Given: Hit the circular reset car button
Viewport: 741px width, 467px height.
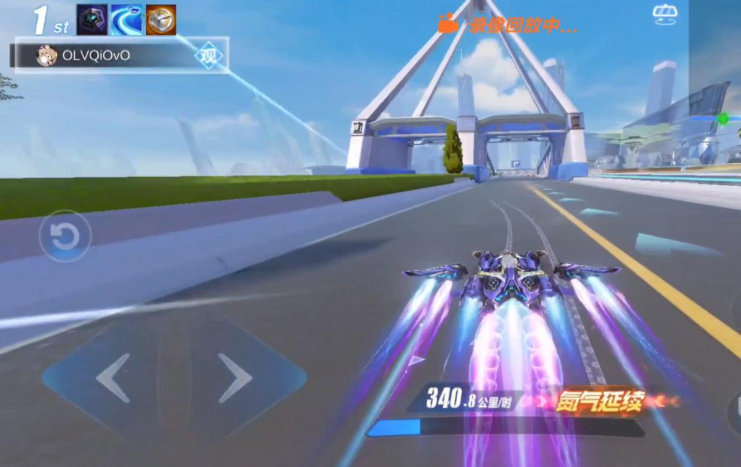Looking at the screenshot, I should click(x=65, y=237).
